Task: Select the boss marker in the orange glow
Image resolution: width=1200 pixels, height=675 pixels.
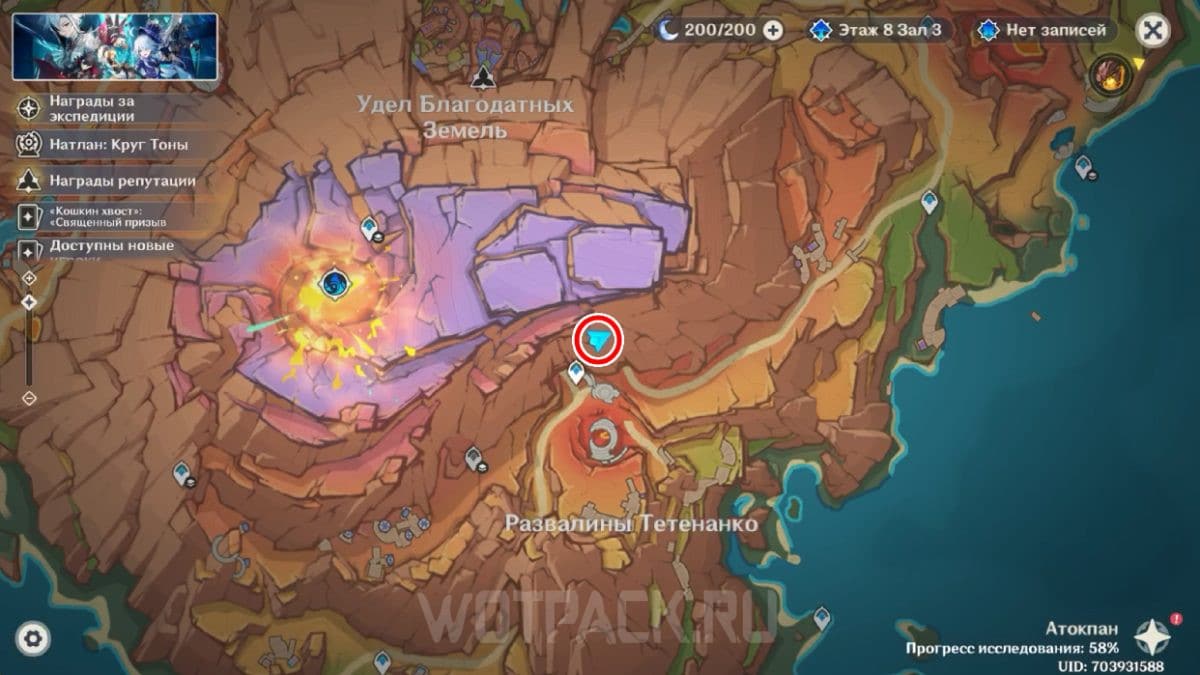Action: point(331,285)
